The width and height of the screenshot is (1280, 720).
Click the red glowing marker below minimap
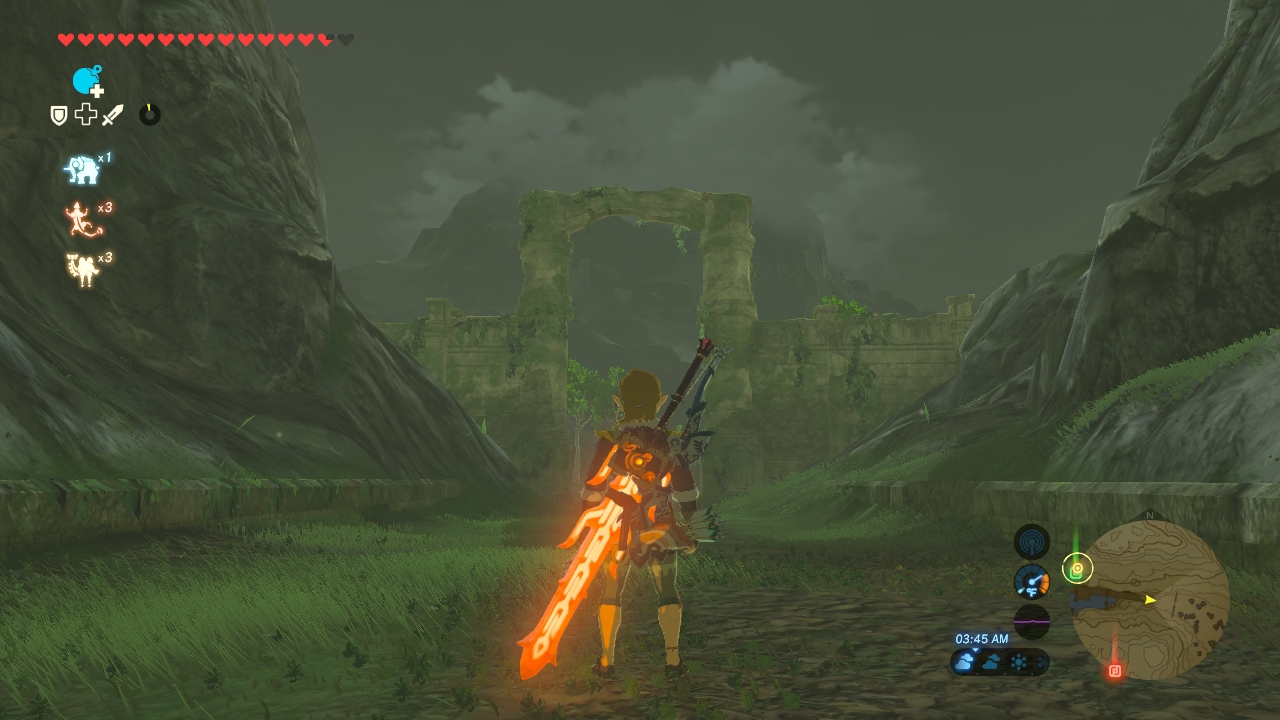pos(1115,671)
